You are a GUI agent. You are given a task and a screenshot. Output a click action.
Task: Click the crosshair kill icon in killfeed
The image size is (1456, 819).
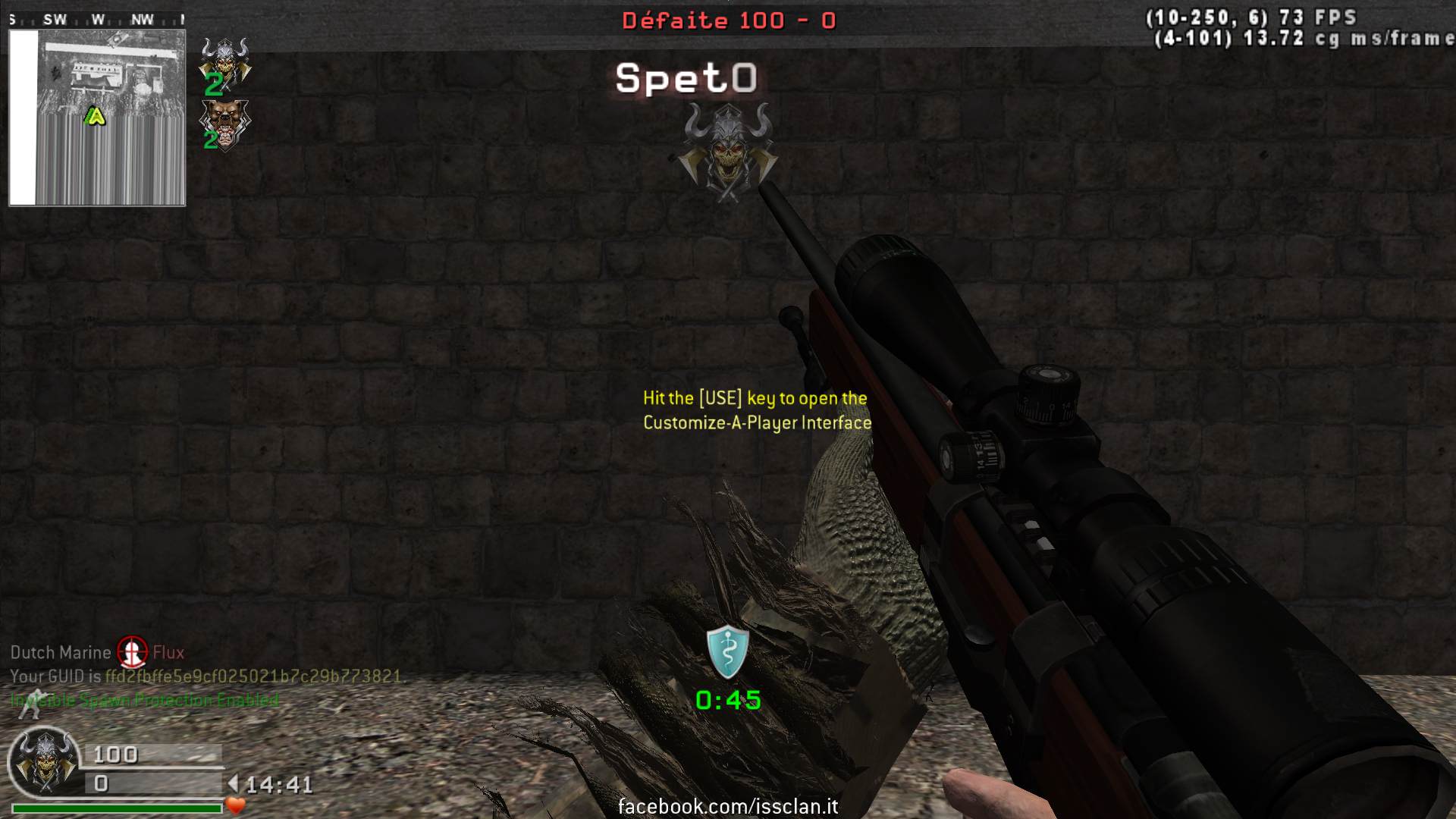point(132,652)
